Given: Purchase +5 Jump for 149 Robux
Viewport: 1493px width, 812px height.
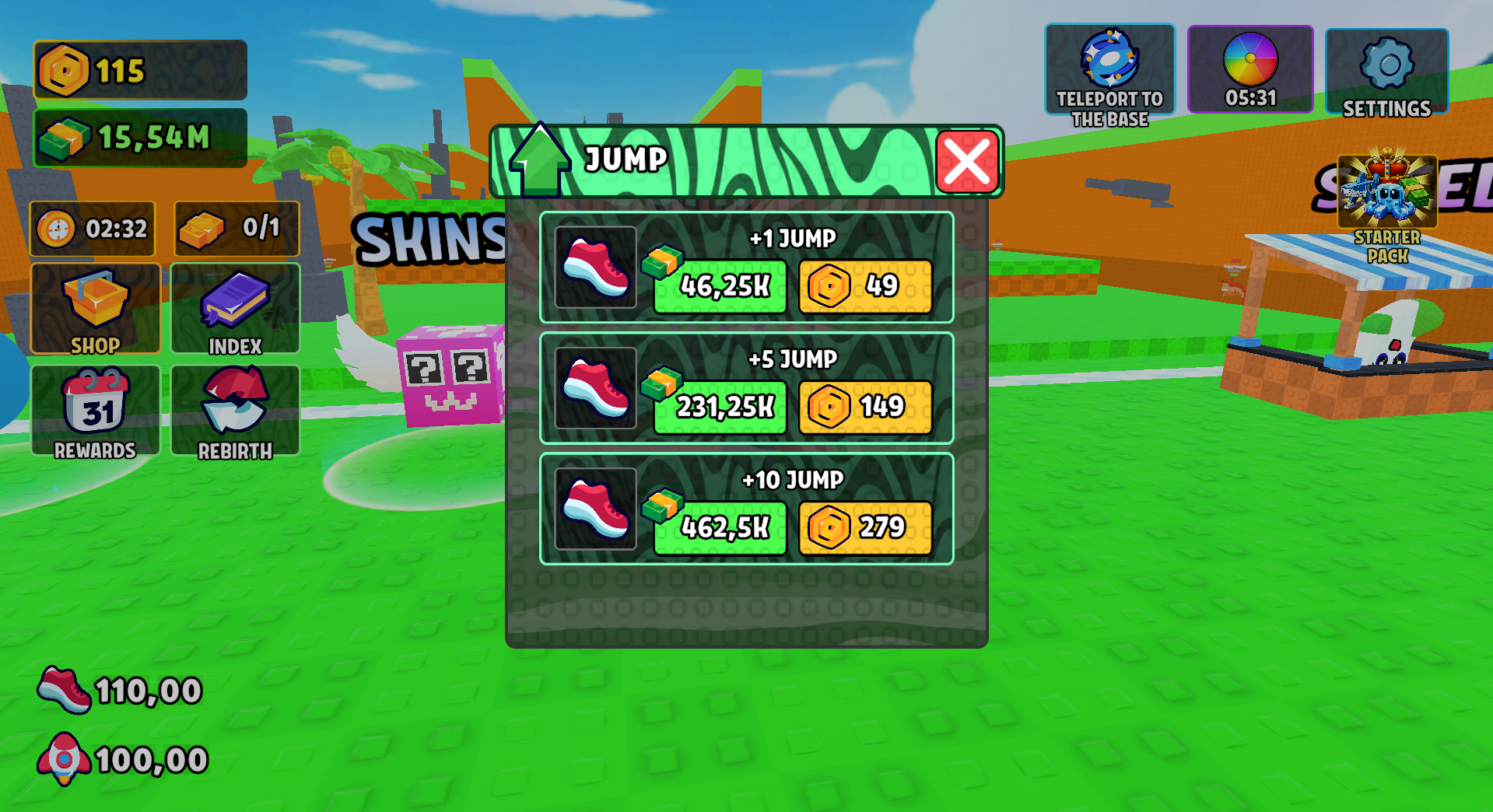Looking at the screenshot, I should [866, 406].
